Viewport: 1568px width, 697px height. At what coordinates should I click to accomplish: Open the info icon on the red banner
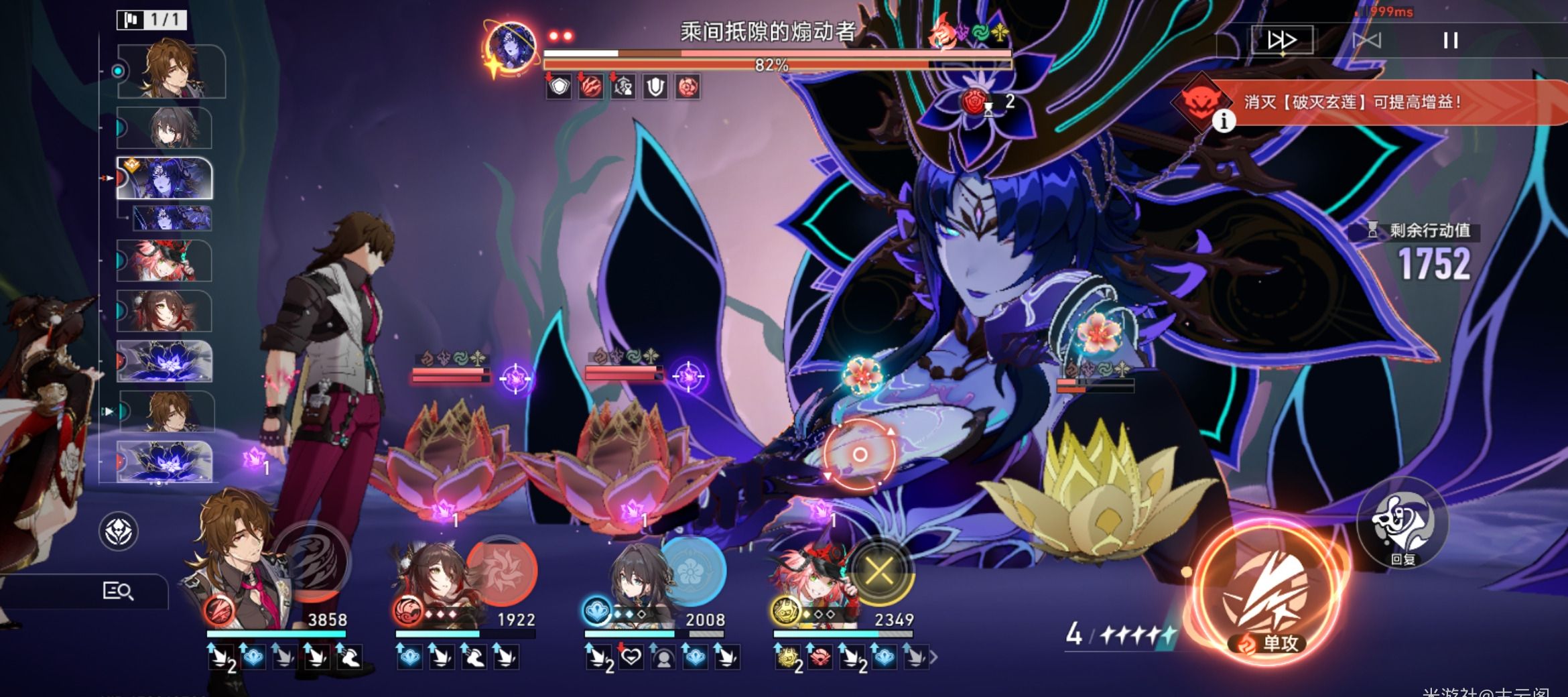point(1224,121)
